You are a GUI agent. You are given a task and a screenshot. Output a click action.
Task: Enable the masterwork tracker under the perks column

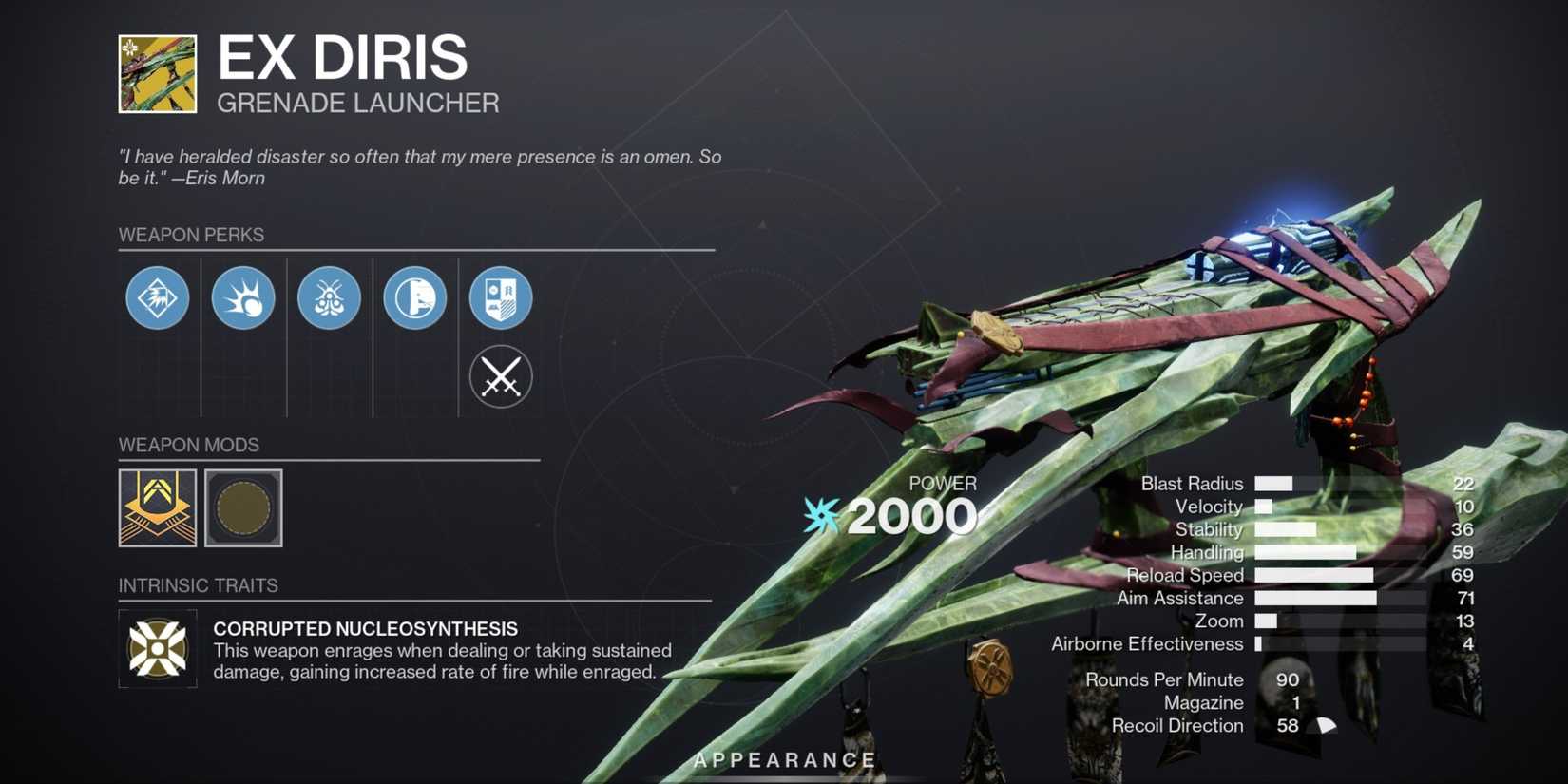tap(500, 376)
